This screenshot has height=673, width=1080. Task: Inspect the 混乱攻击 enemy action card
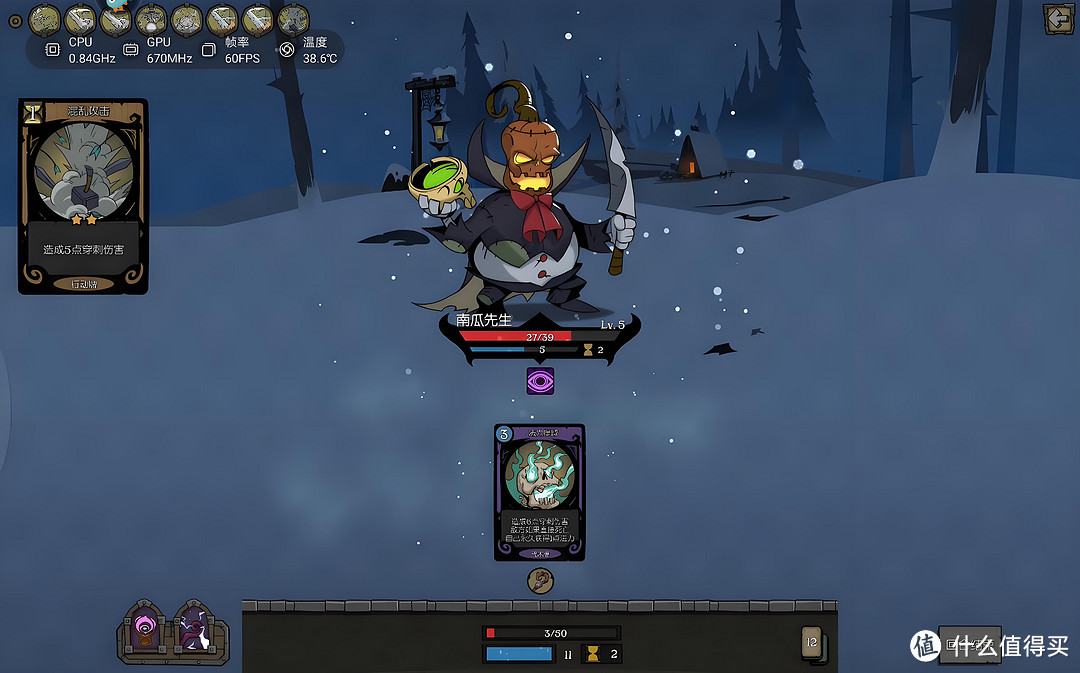(x=83, y=196)
